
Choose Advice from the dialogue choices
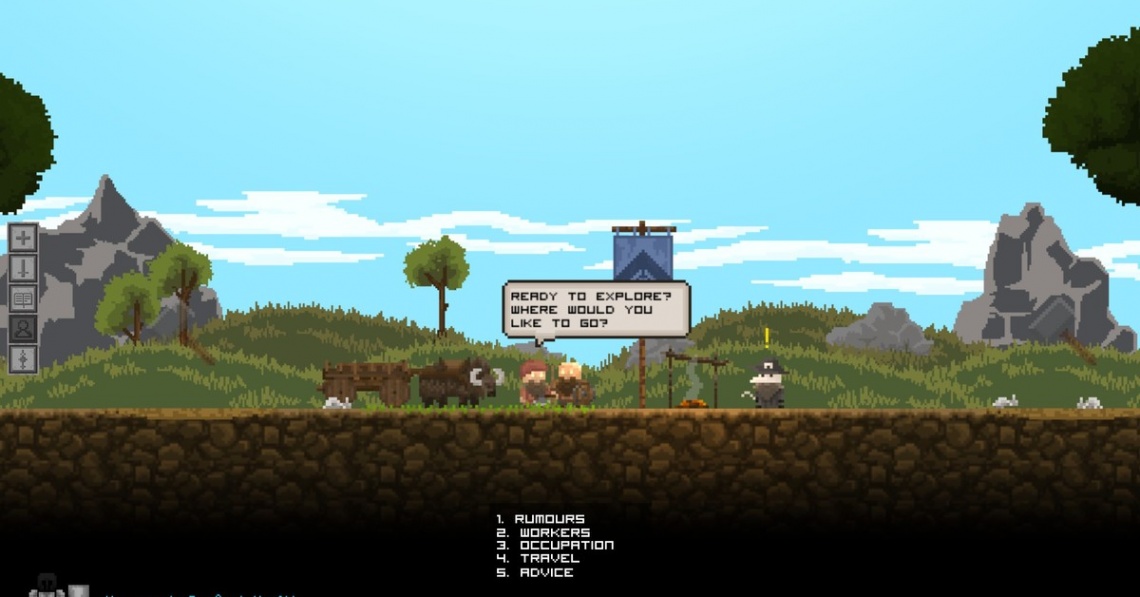(546, 573)
